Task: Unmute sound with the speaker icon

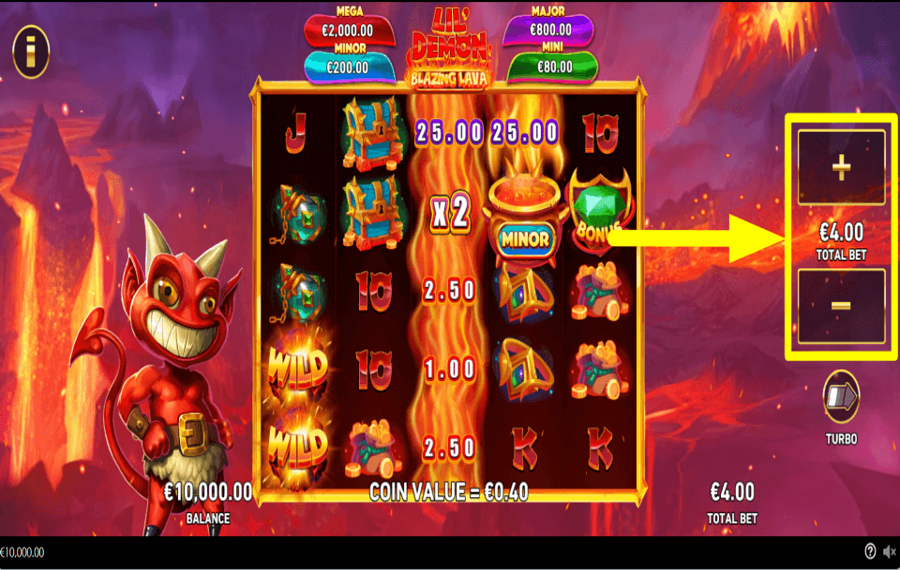Action: [888, 552]
